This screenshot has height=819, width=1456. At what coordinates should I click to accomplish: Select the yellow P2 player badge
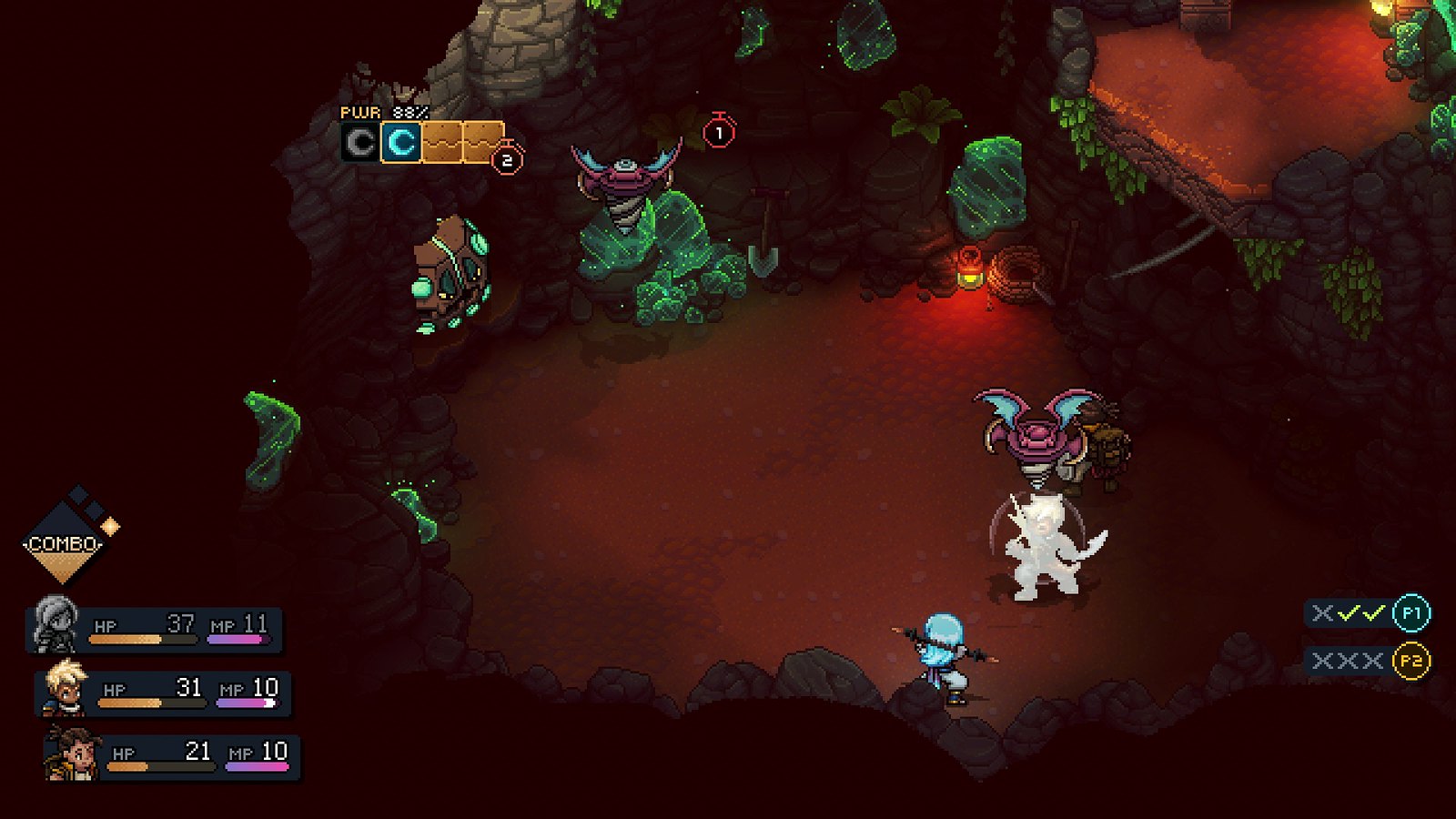click(1410, 661)
